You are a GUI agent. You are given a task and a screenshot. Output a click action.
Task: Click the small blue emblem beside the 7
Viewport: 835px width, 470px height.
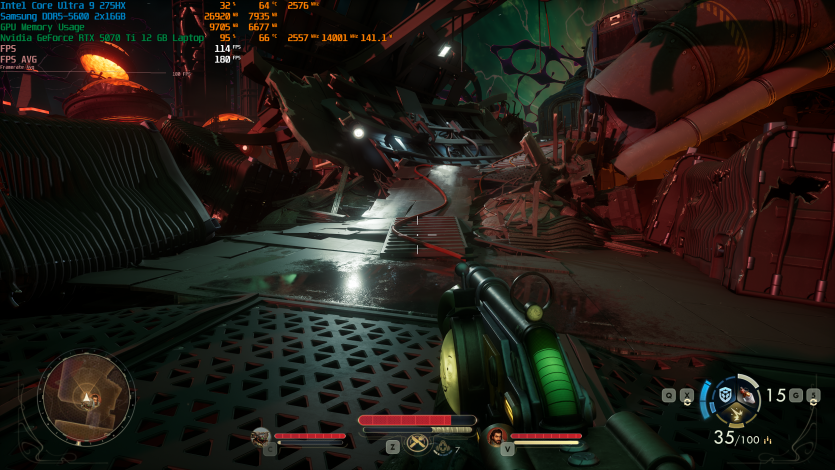[x=442, y=447]
